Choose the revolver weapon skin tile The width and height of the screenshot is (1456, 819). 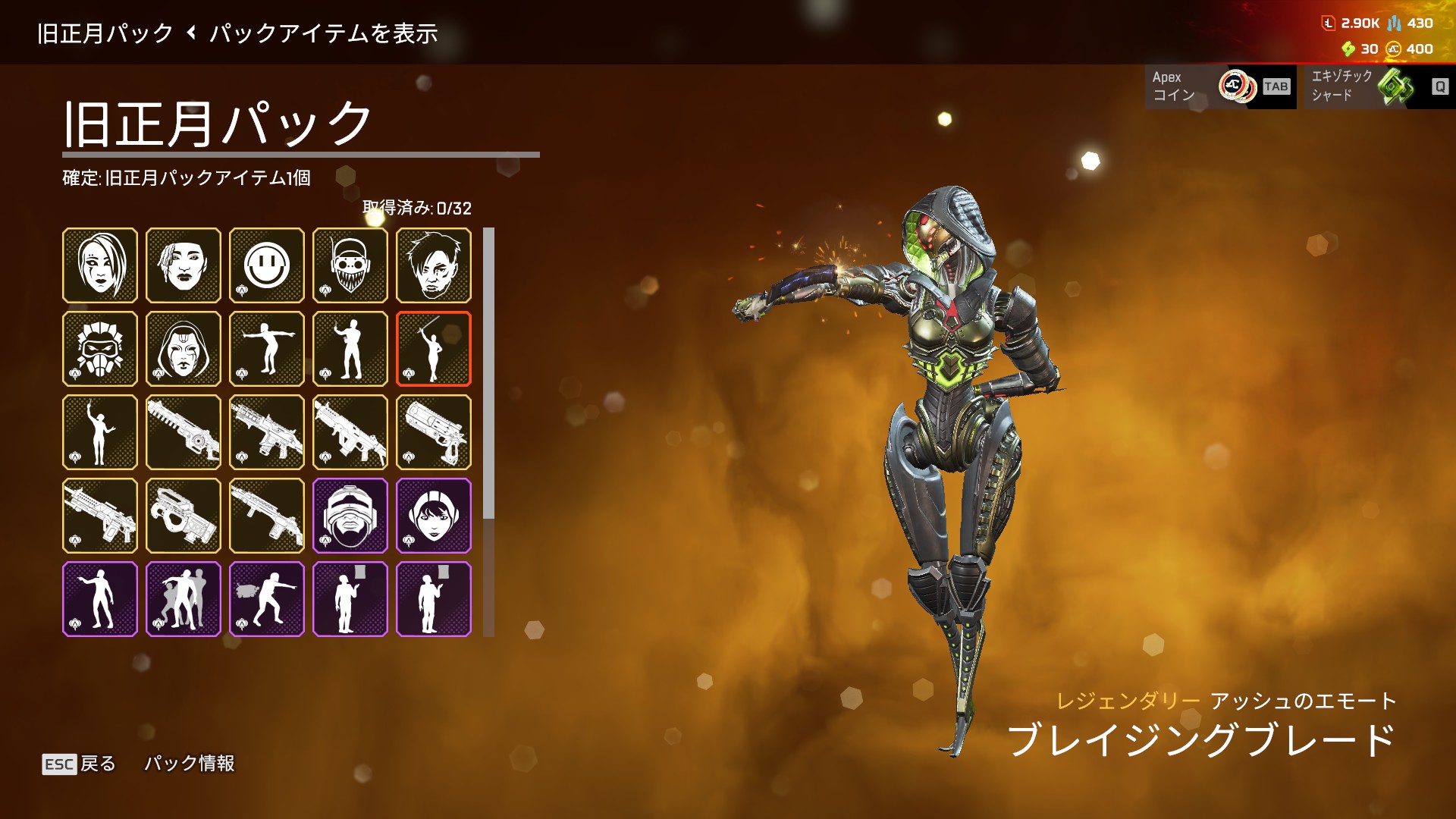434,432
